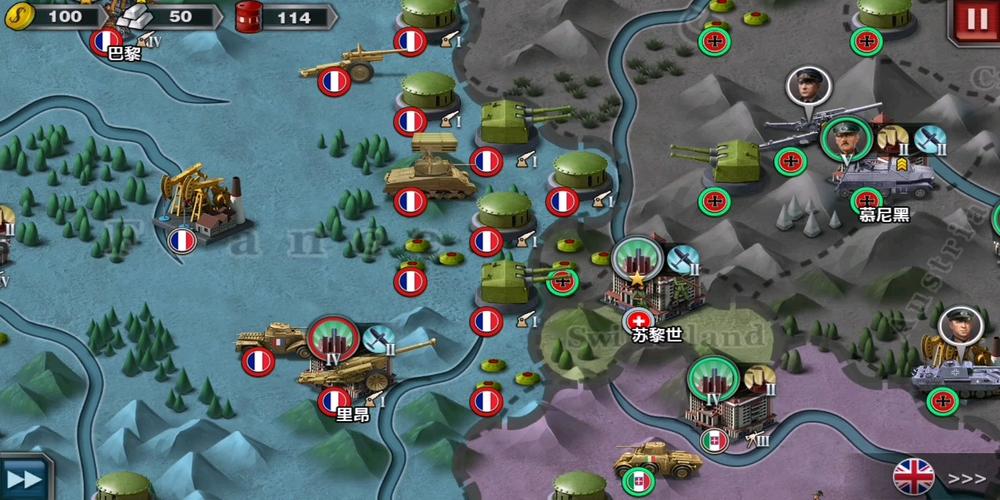End turn with the British flag button

(x=939, y=477)
